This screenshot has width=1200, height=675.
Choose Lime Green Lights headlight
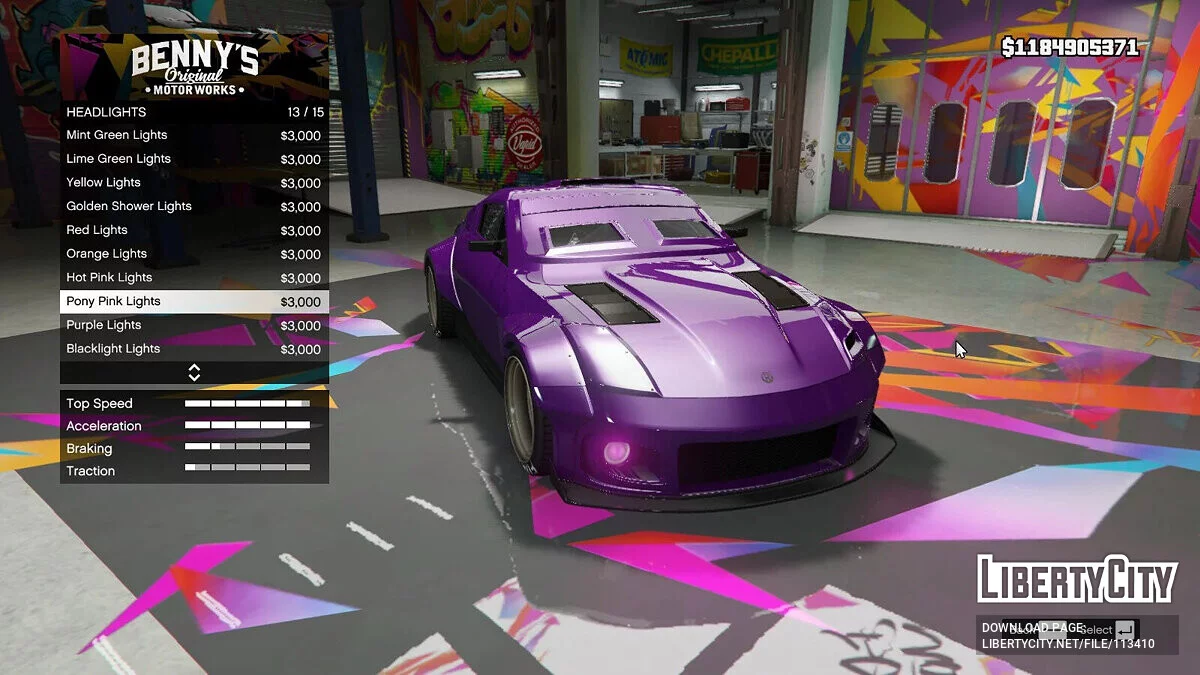click(x=194, y=159)
